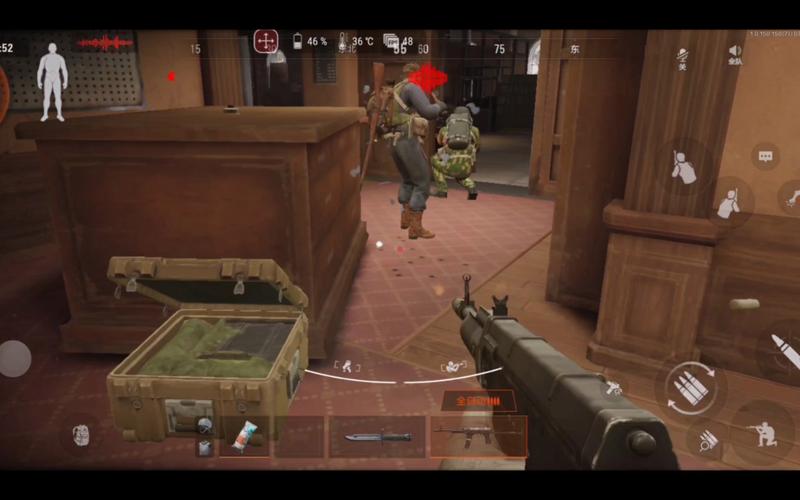
Task: Switch the full-auto fire mode label
Action: (x=478, y=402)
